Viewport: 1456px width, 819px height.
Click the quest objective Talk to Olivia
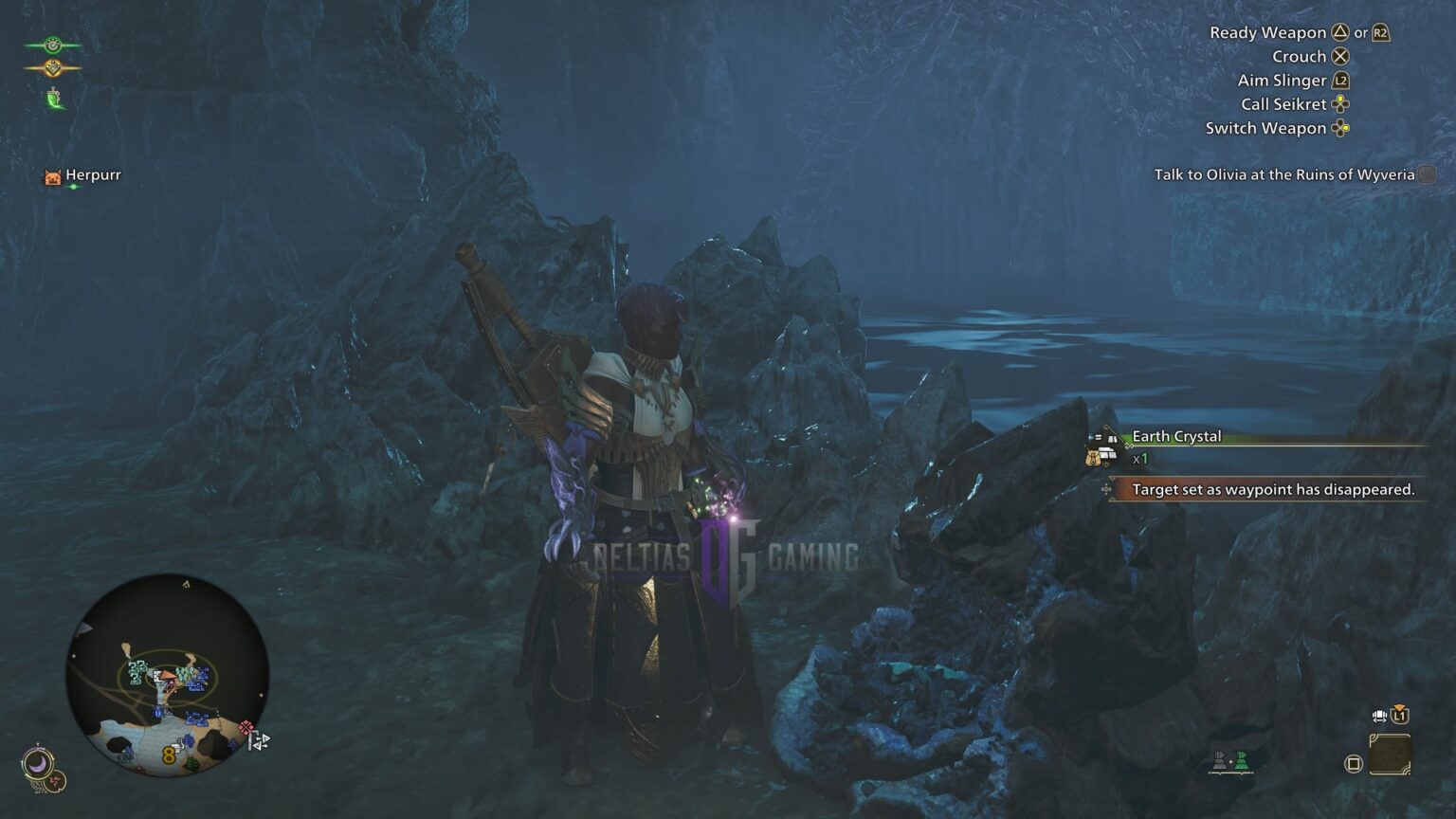(1284, 175)
